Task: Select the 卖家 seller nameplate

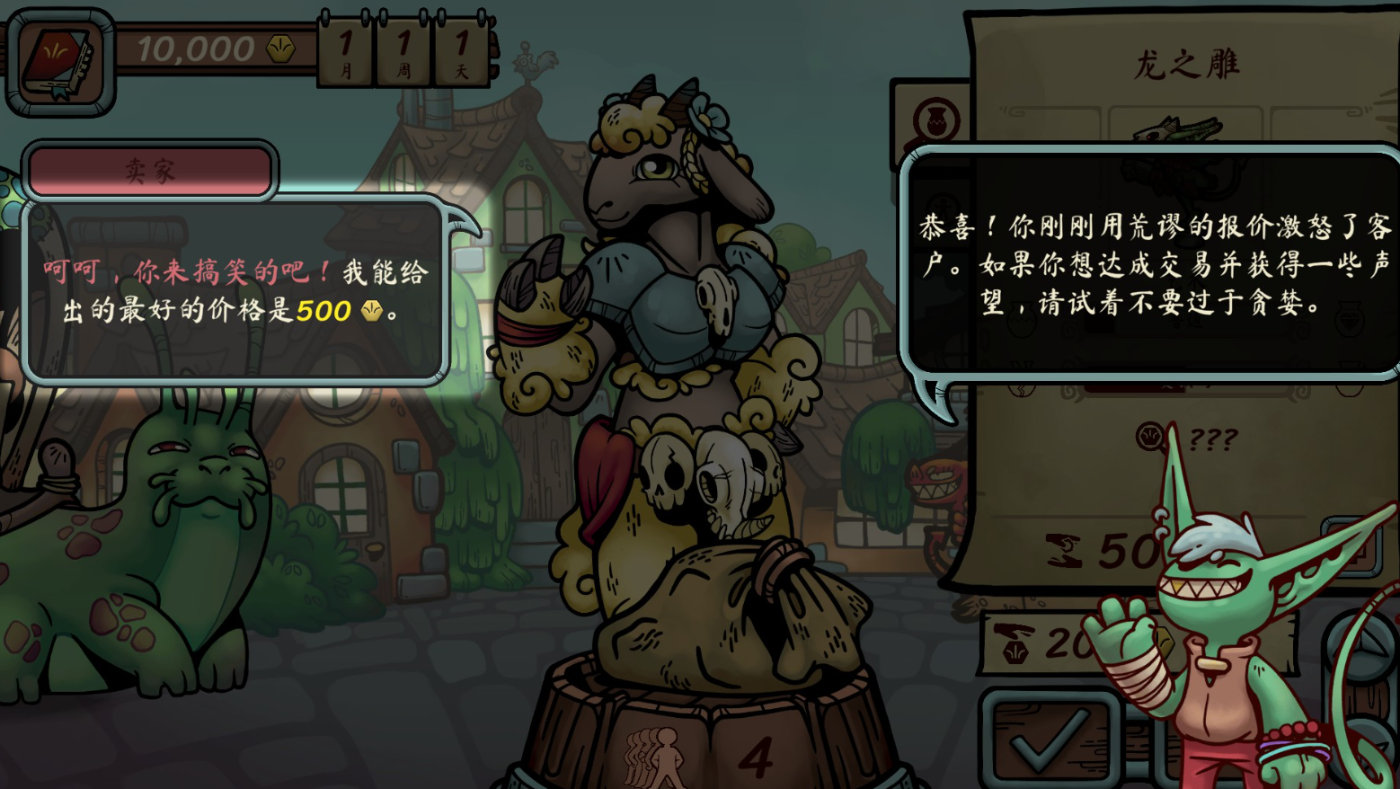Action: (150, 170)
